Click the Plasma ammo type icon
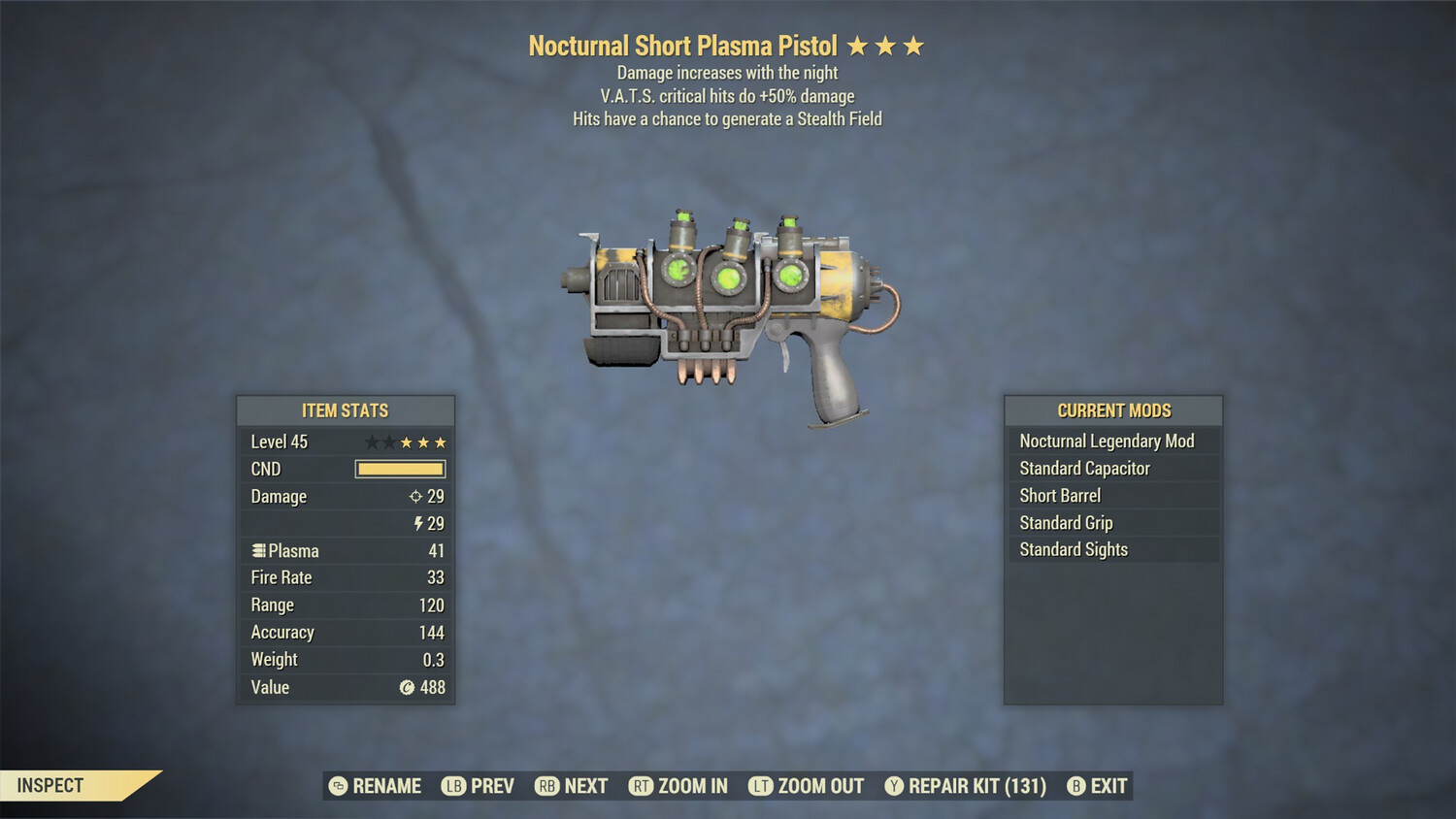The width and height of the screenshot is (1456, 819). [x=257, y=550]
